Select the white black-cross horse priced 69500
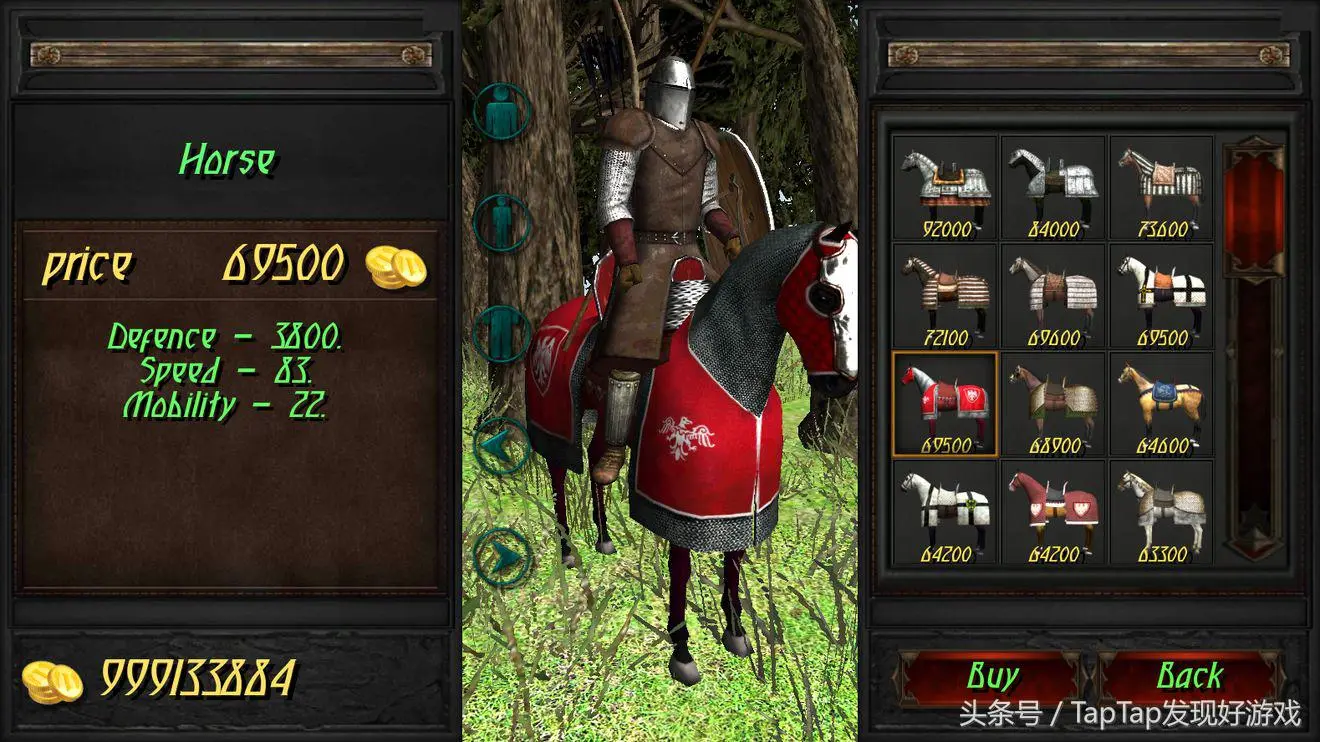 [1161, 296]
